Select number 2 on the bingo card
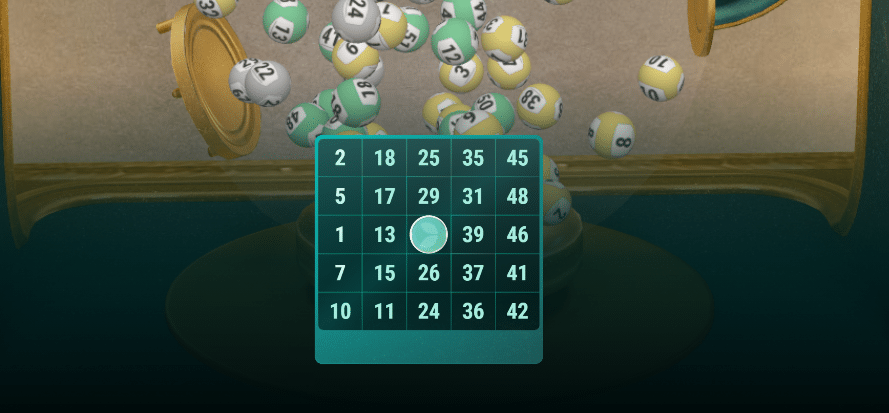889x413 pixels. tap(341, 158)
